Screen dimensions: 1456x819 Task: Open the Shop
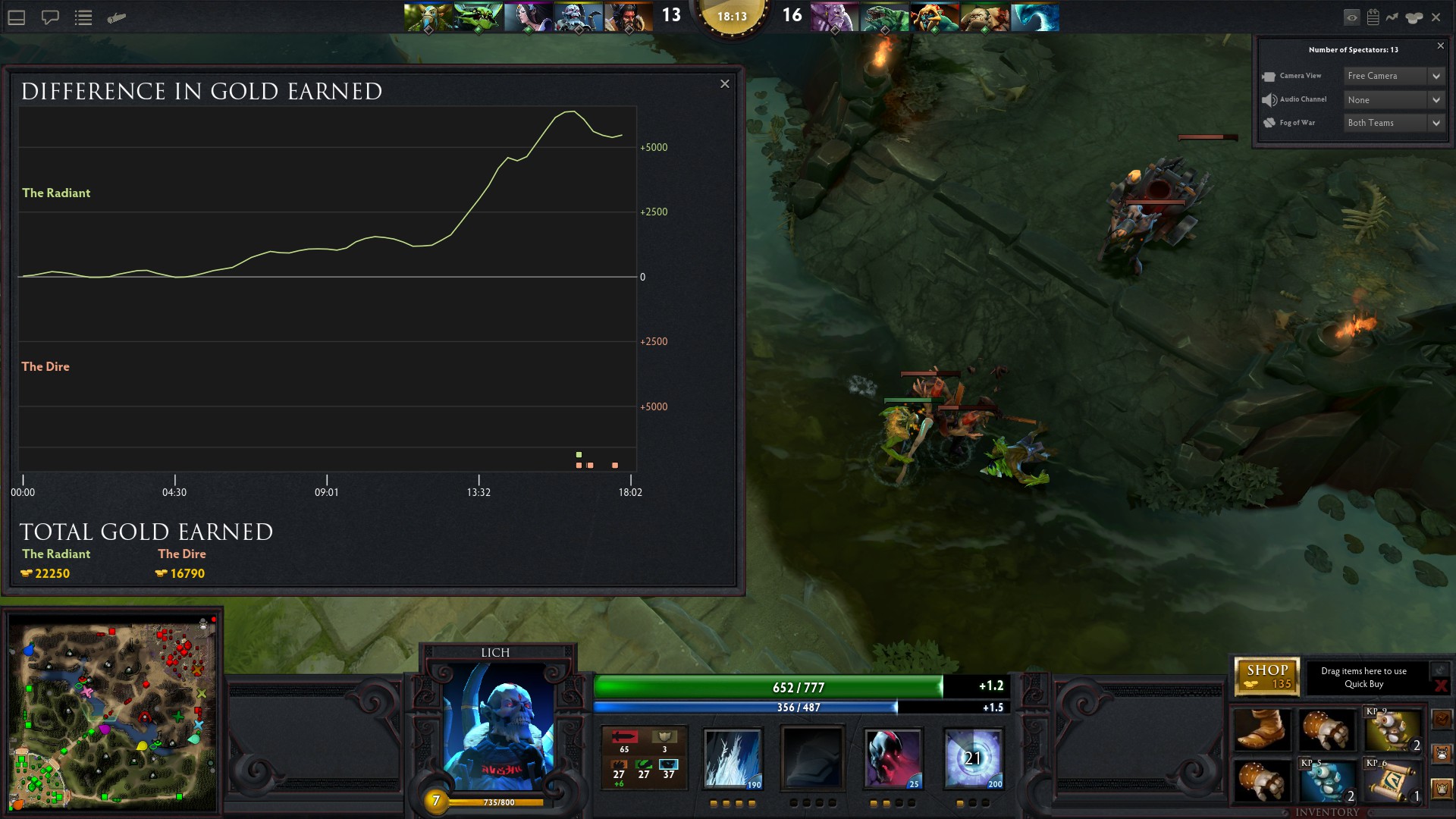tap(1266, 676)
